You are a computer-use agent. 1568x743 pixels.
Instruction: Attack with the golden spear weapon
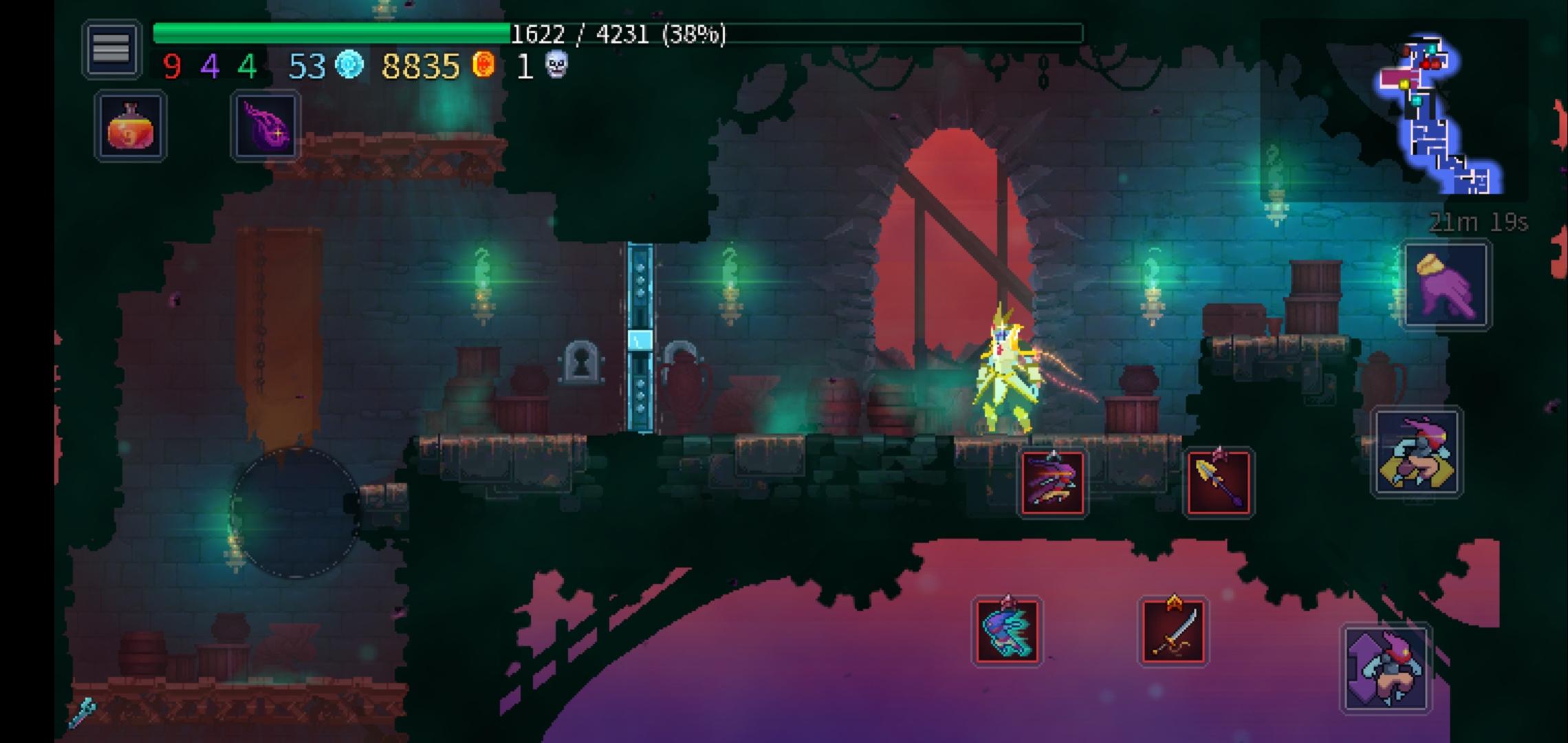[x=1219, y=482]
